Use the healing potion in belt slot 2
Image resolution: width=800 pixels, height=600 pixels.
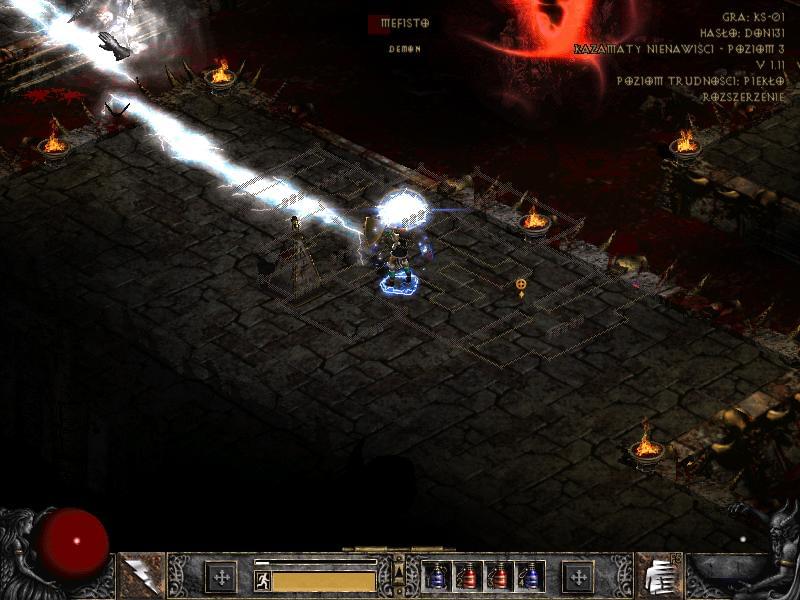(467, 576)
